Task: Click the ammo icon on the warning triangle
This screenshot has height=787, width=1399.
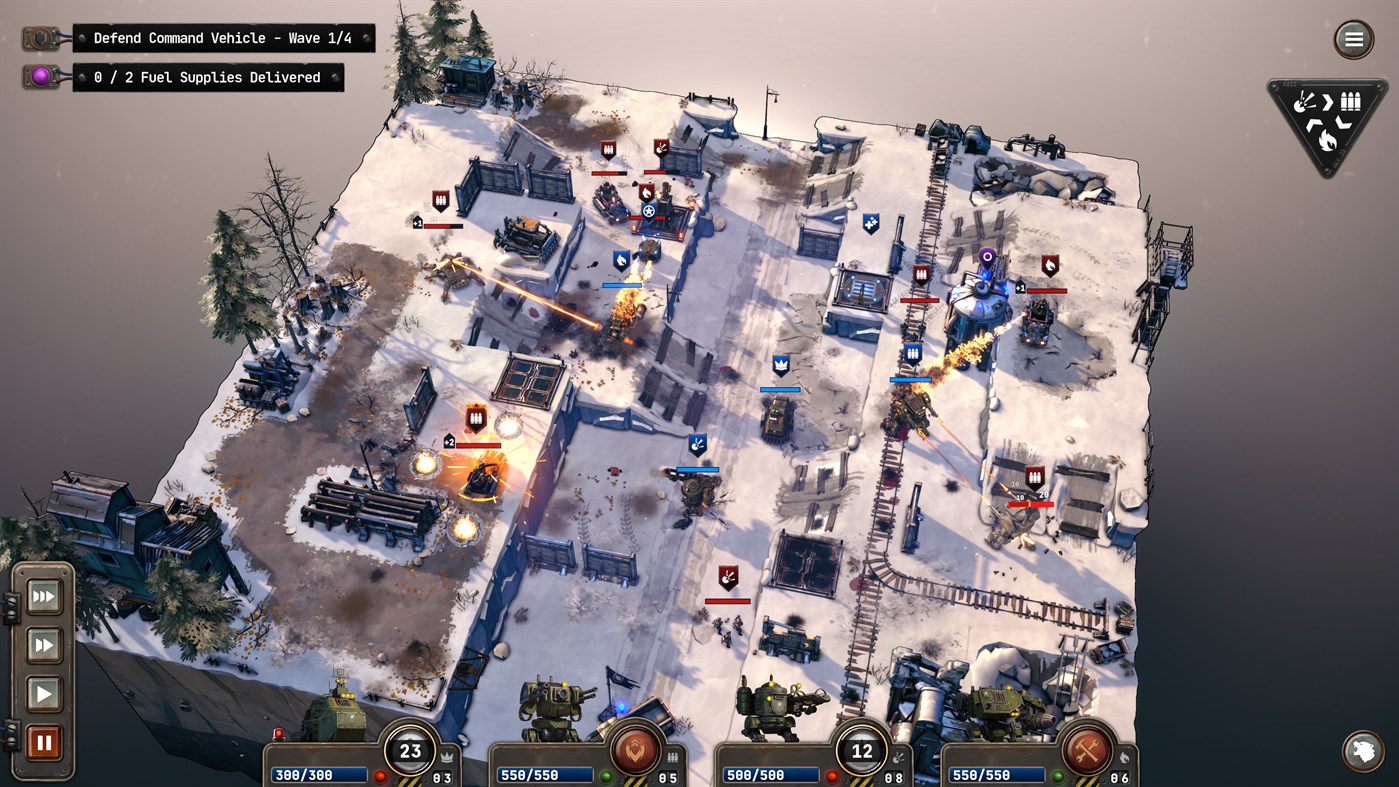Action: (1351, 103)
